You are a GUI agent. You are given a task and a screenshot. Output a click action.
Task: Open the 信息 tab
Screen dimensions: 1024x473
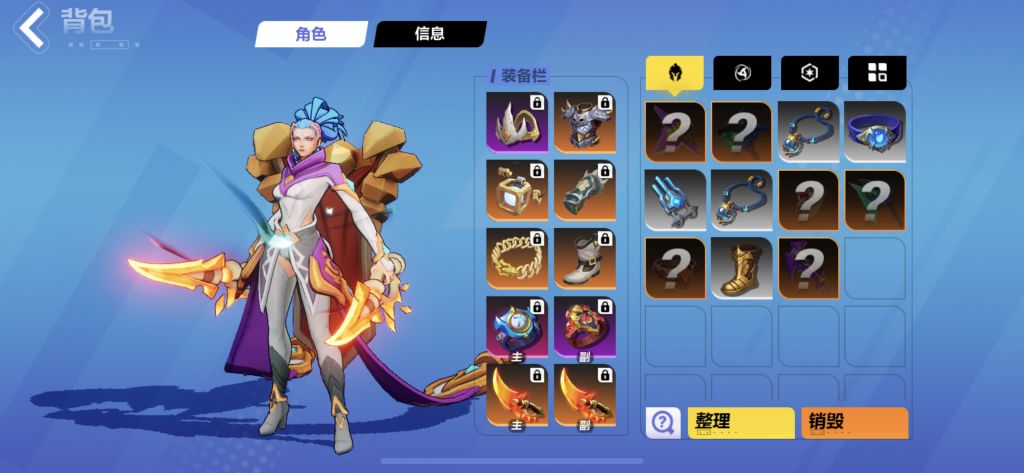(430, 33)
